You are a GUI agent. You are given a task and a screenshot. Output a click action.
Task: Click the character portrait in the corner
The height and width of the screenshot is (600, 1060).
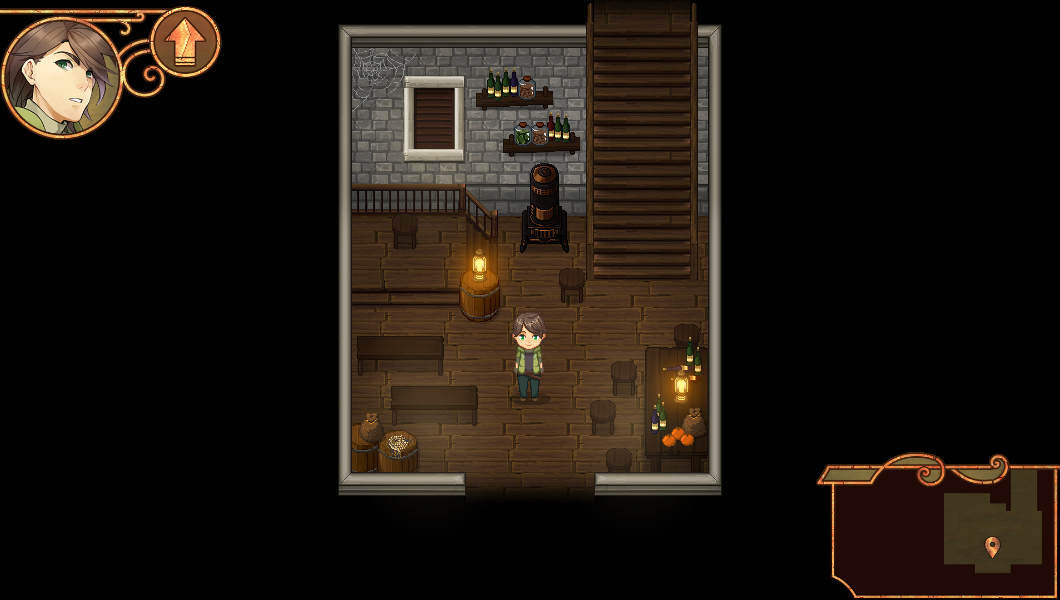click(x=61, y=75)
